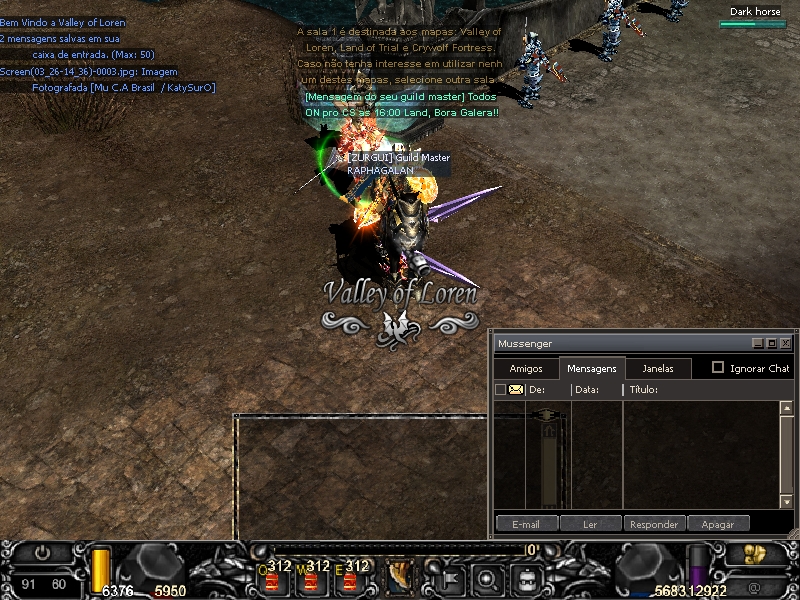Minimize the Mussenger window
Viewport: 800px width, 600px height.
[x=758, y=343]
